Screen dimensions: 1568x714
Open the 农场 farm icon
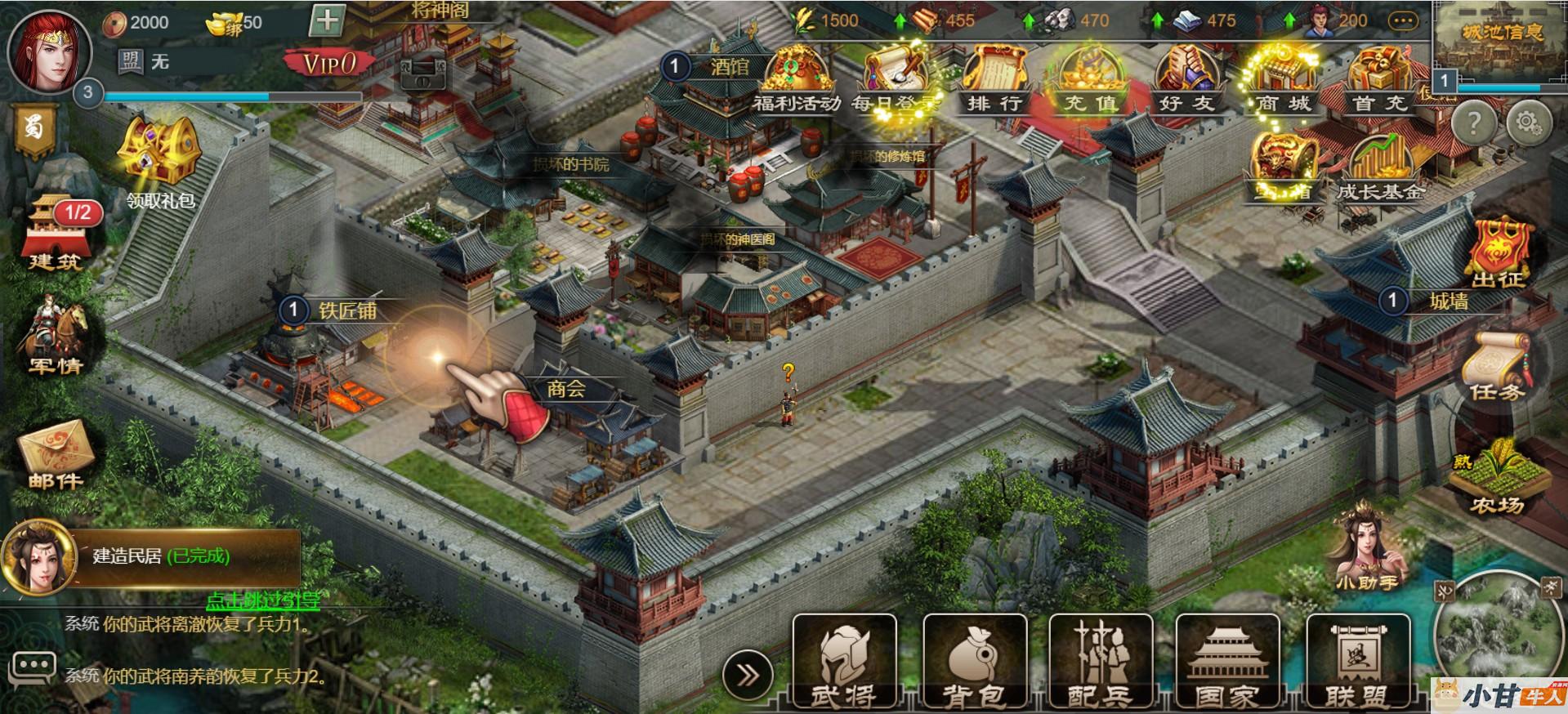[1498, 479]
